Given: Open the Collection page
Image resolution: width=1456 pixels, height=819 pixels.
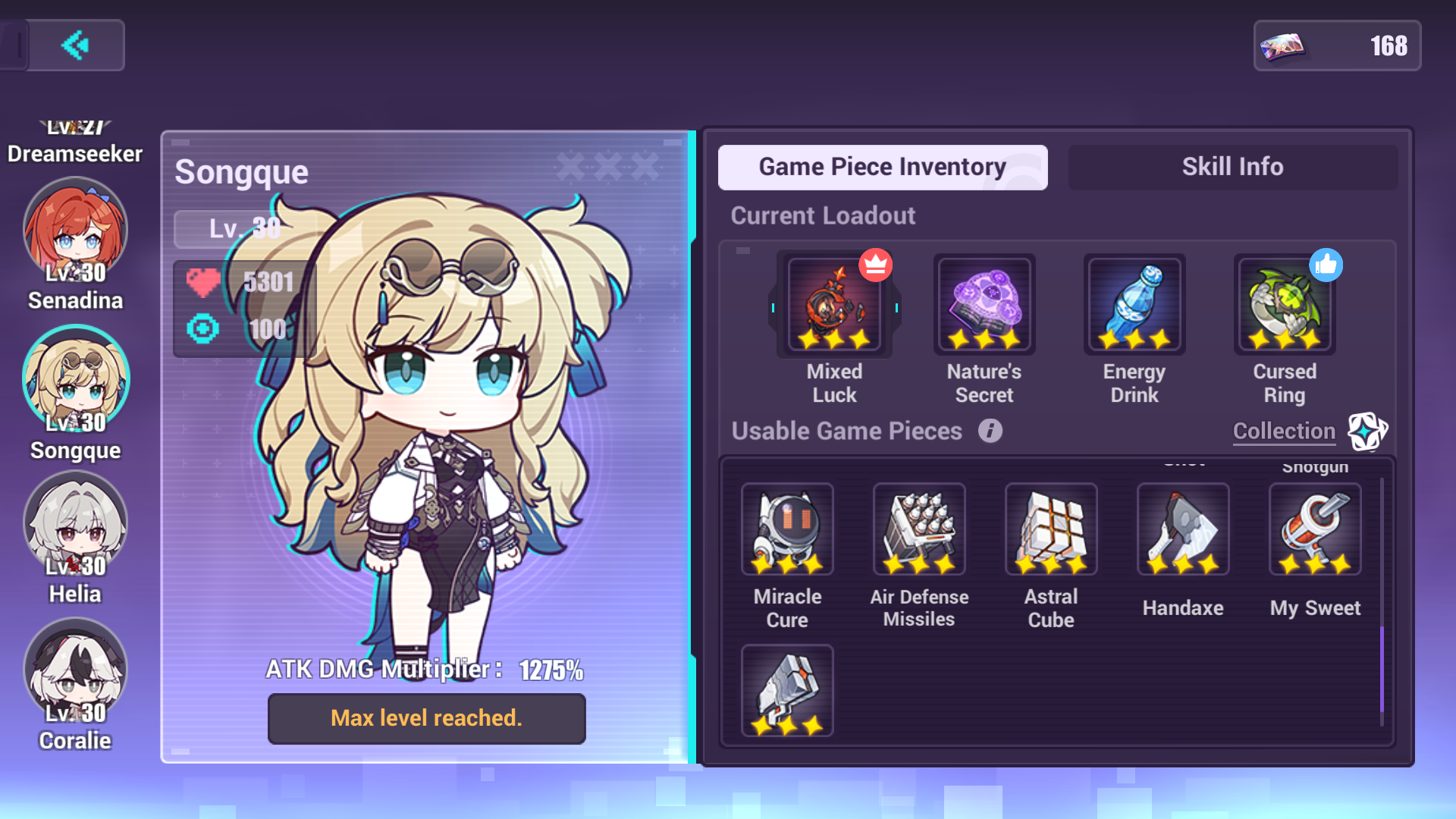Looking at the screenshot, I should click(1283, 431).
